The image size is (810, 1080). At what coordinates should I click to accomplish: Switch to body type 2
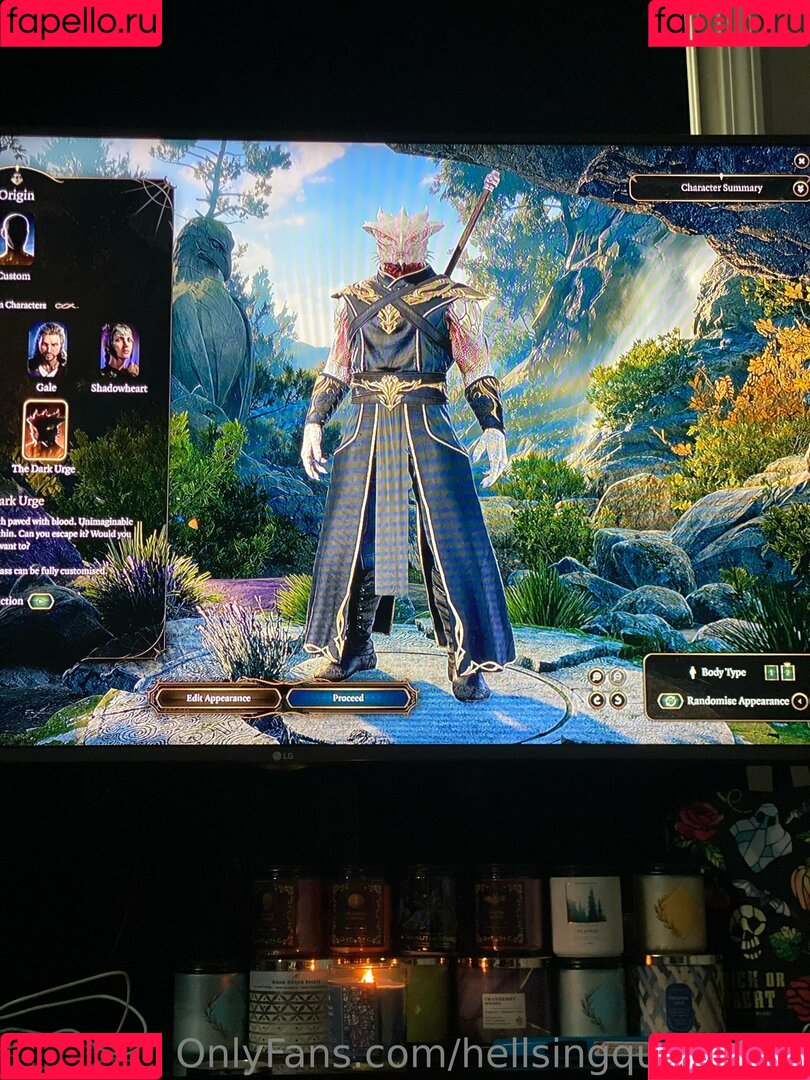pos(787,672)
